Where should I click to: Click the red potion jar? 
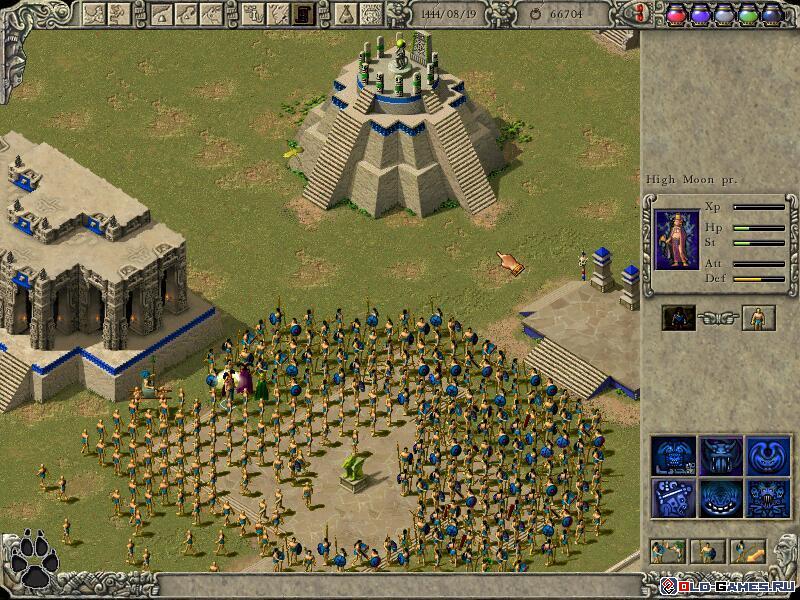click(x=675, y=13)
